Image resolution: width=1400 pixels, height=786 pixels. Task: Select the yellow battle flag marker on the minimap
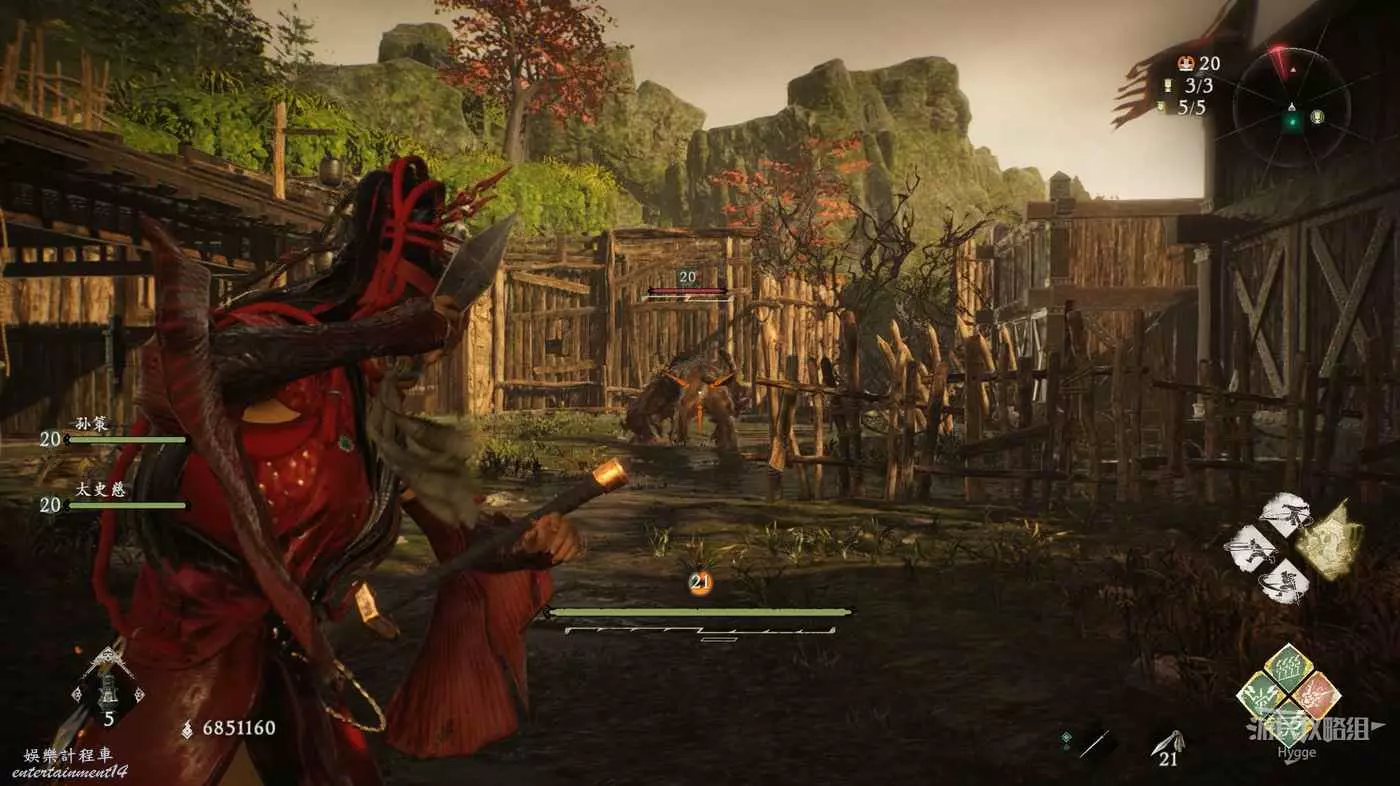[x=1317, y=116]
